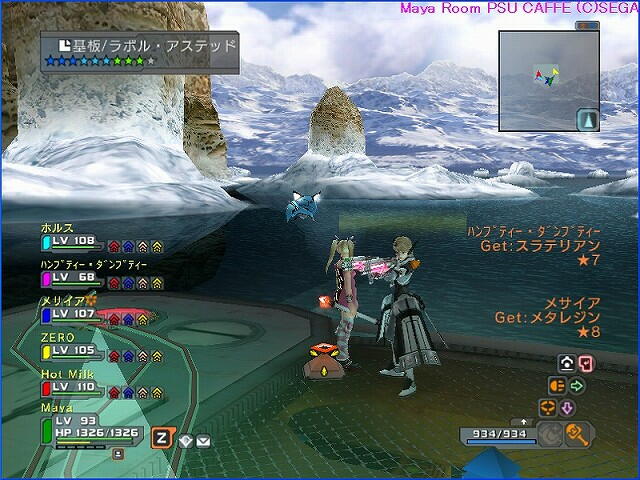Activate the orange headlight-shaped action icon
The width and height of the screenshot is (640, 480).
[557, 385]
